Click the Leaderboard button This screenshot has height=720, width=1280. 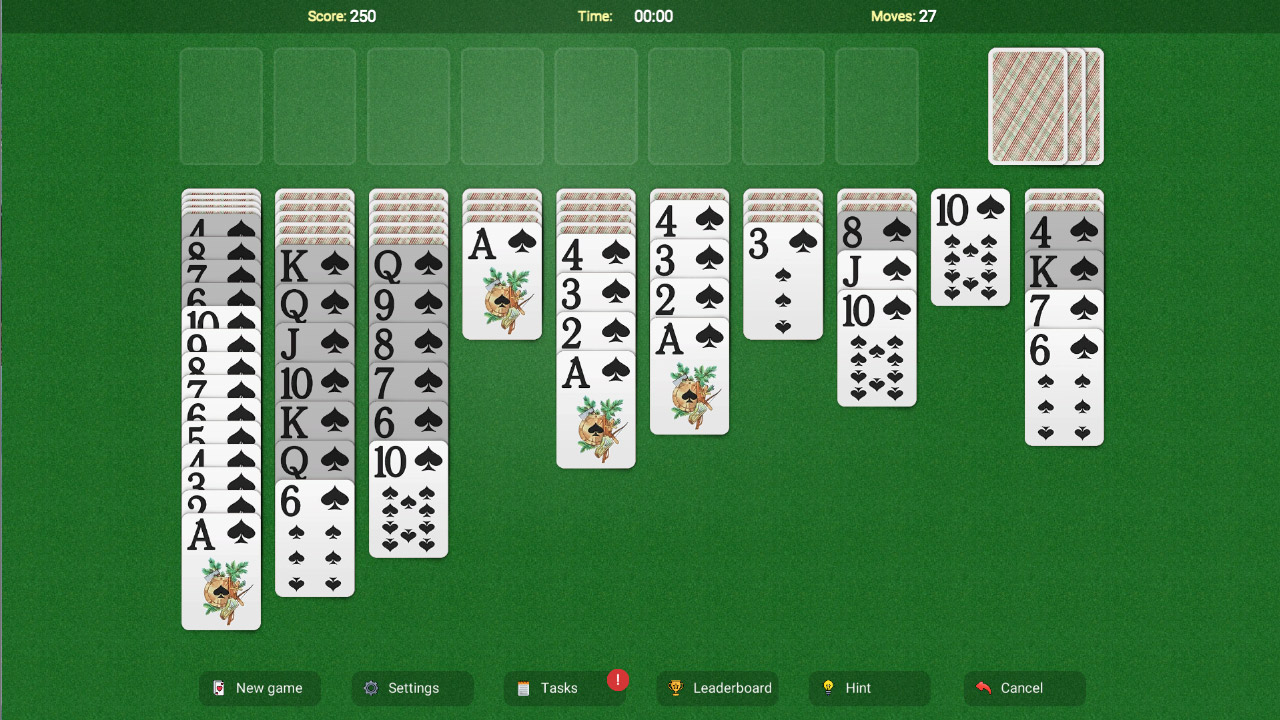(x=717, y=688)
